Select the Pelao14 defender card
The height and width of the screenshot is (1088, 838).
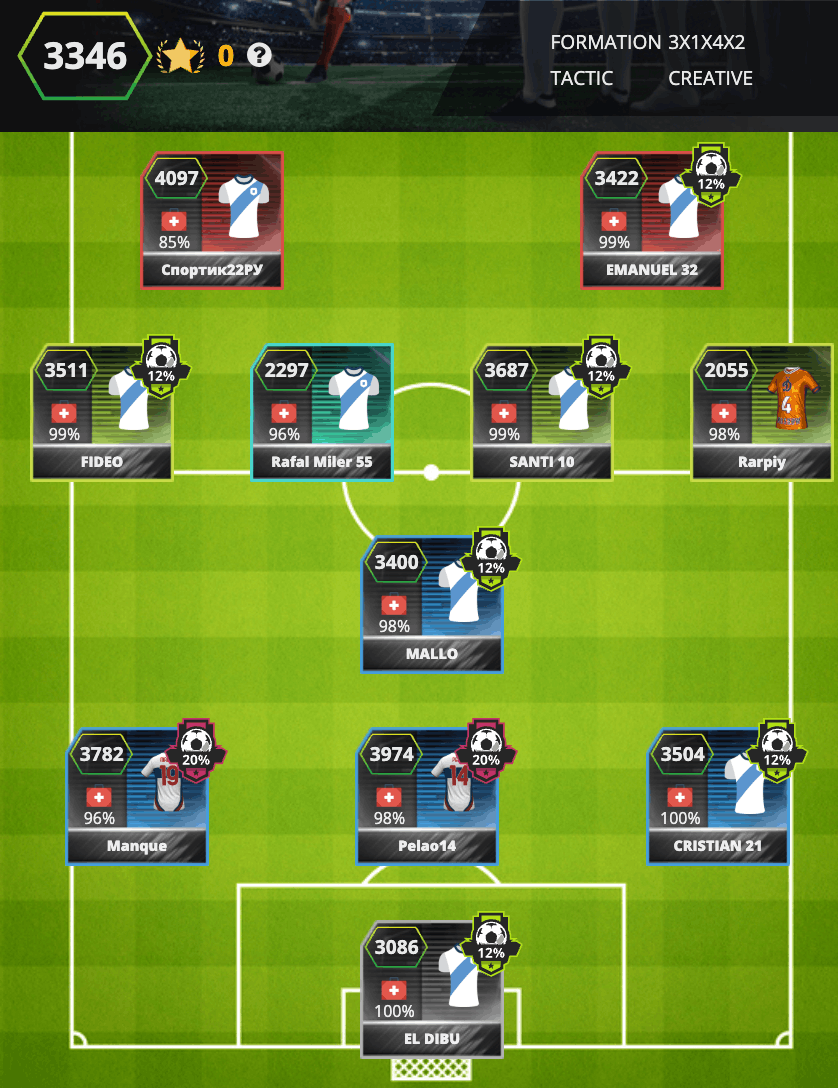pyautogui.click(x=427, y=796)
